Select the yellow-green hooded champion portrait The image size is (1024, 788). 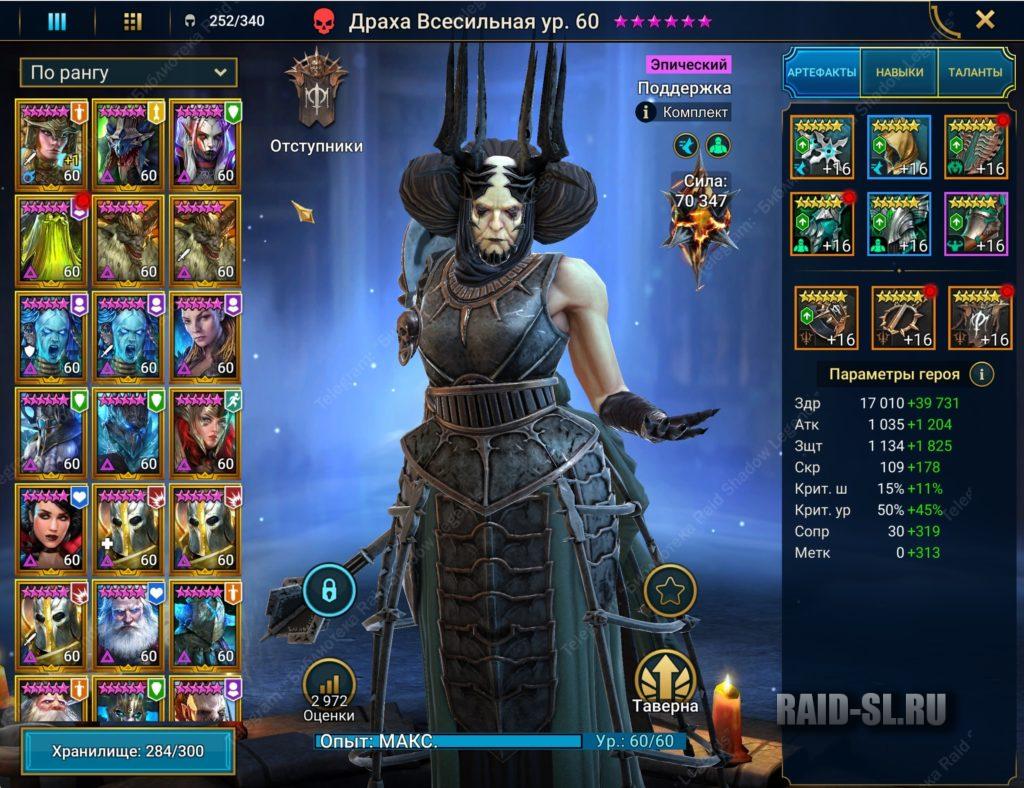point(52,237)
